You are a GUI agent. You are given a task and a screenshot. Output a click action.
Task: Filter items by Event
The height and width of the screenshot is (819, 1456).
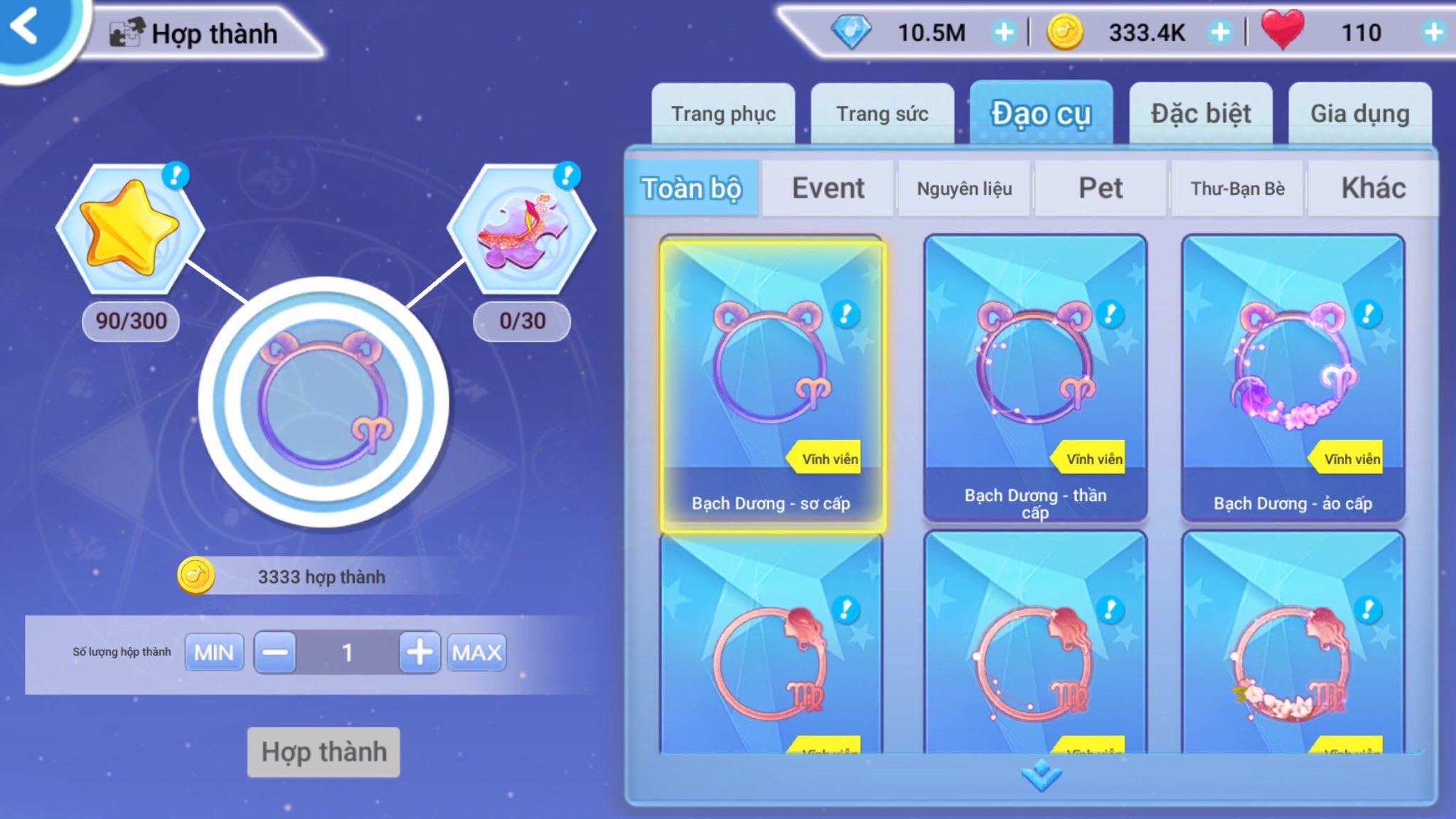point(828,188)
